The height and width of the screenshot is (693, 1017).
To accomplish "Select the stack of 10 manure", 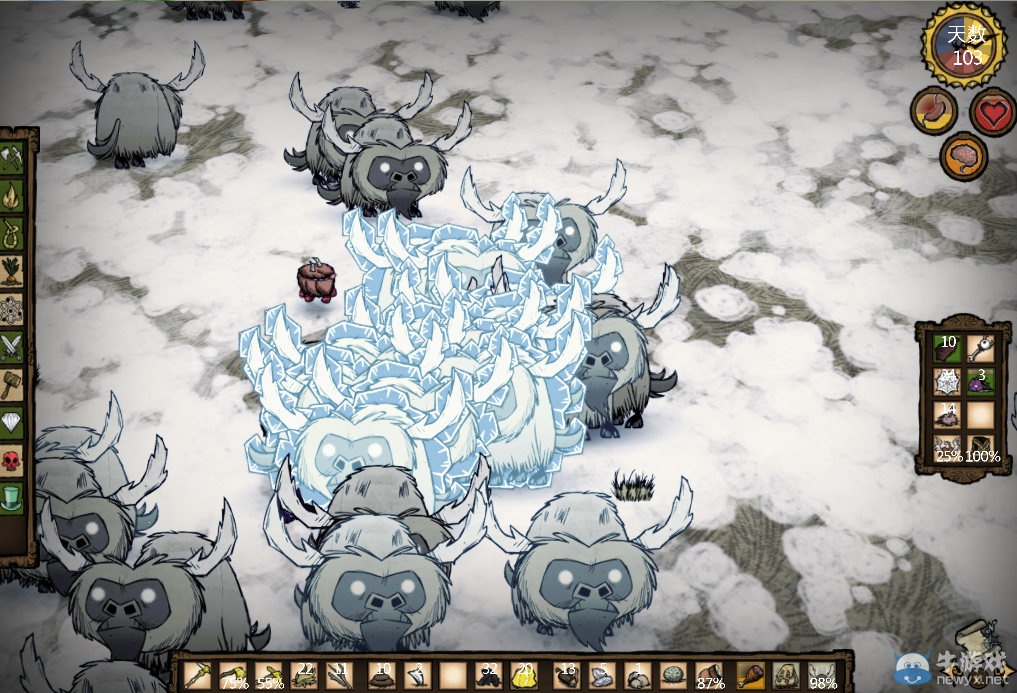I will tap(381, 677).
